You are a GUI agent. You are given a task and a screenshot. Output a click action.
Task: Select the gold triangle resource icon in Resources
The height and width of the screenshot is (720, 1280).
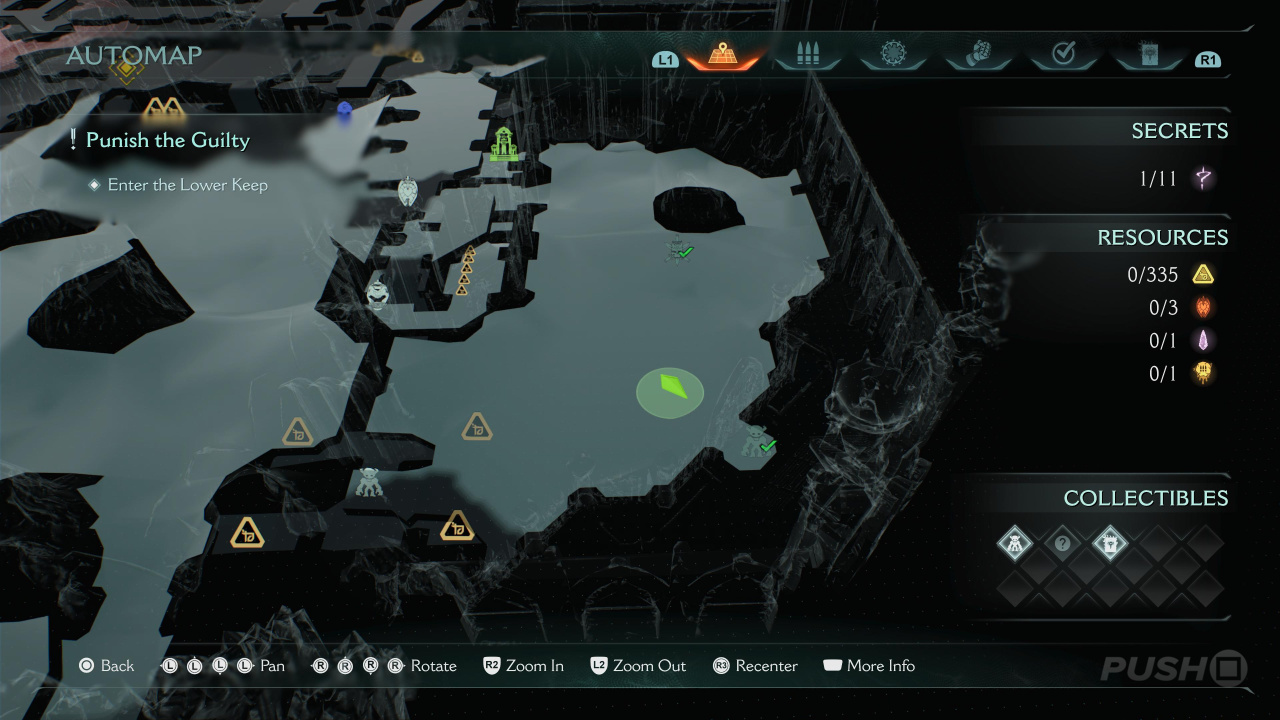(1203, 274)
